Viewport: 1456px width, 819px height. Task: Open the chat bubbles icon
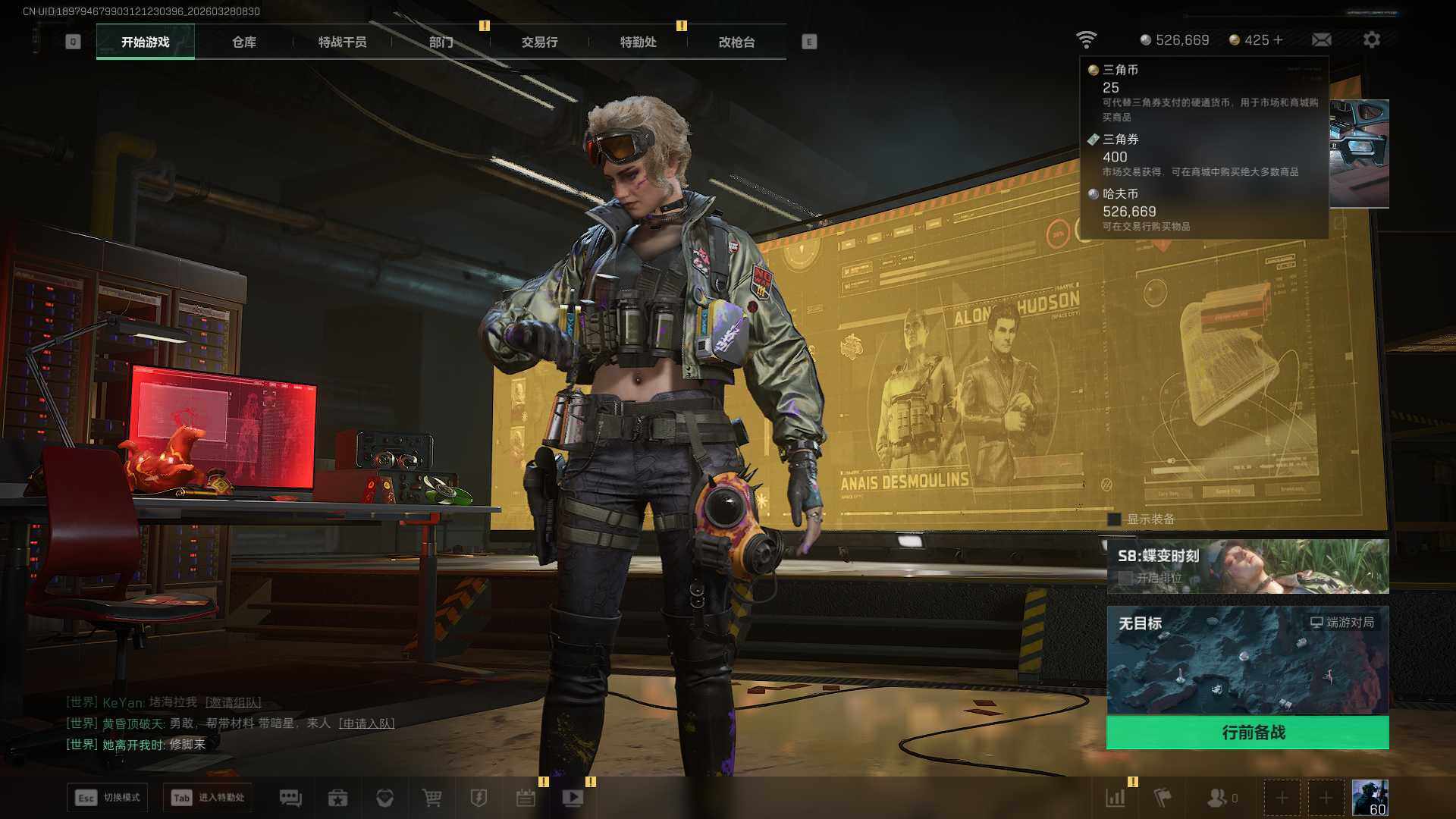[x=290, y=798]
